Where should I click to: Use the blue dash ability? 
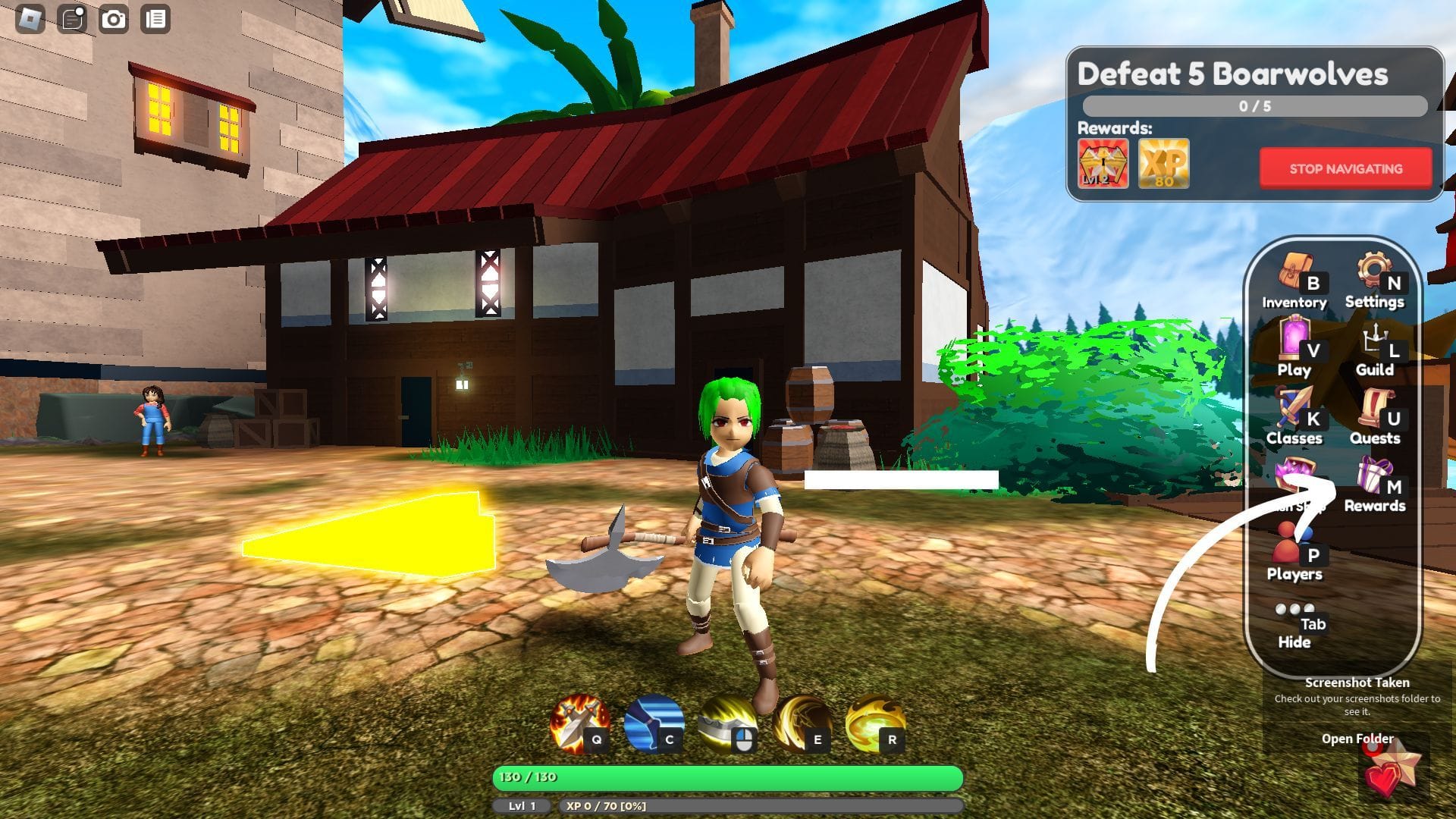653,723
